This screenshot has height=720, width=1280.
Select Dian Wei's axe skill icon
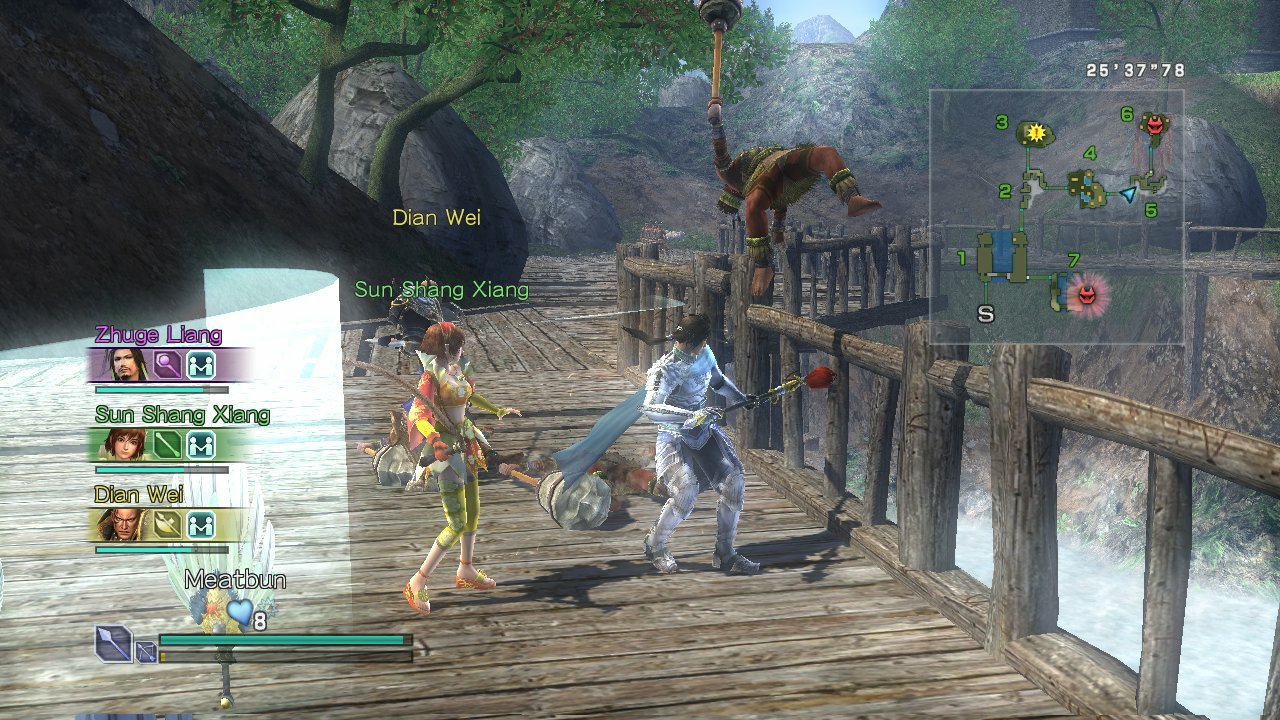pyautogui.click(x=166, y=522)
